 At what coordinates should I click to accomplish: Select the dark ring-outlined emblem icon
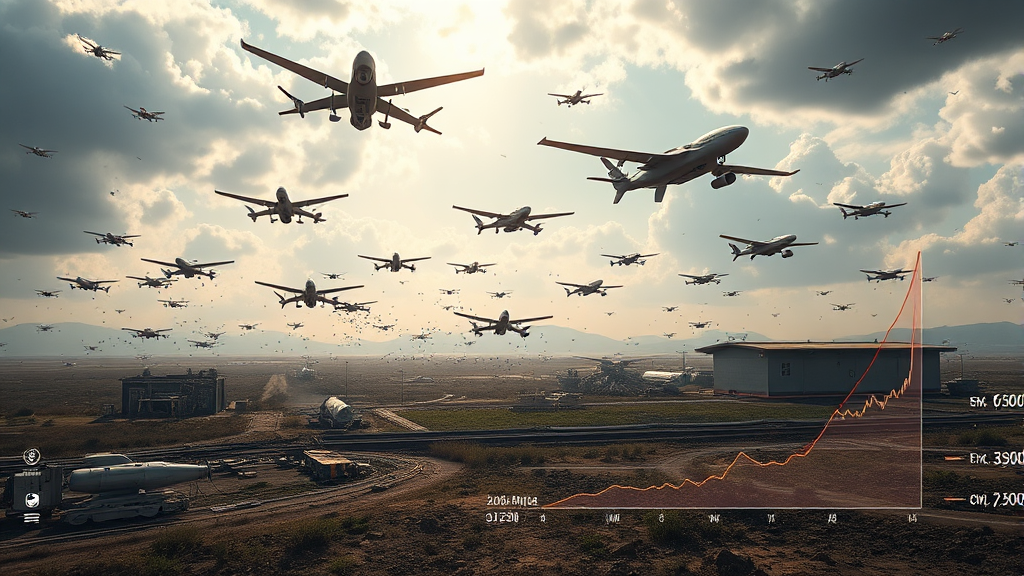[32, 456]
